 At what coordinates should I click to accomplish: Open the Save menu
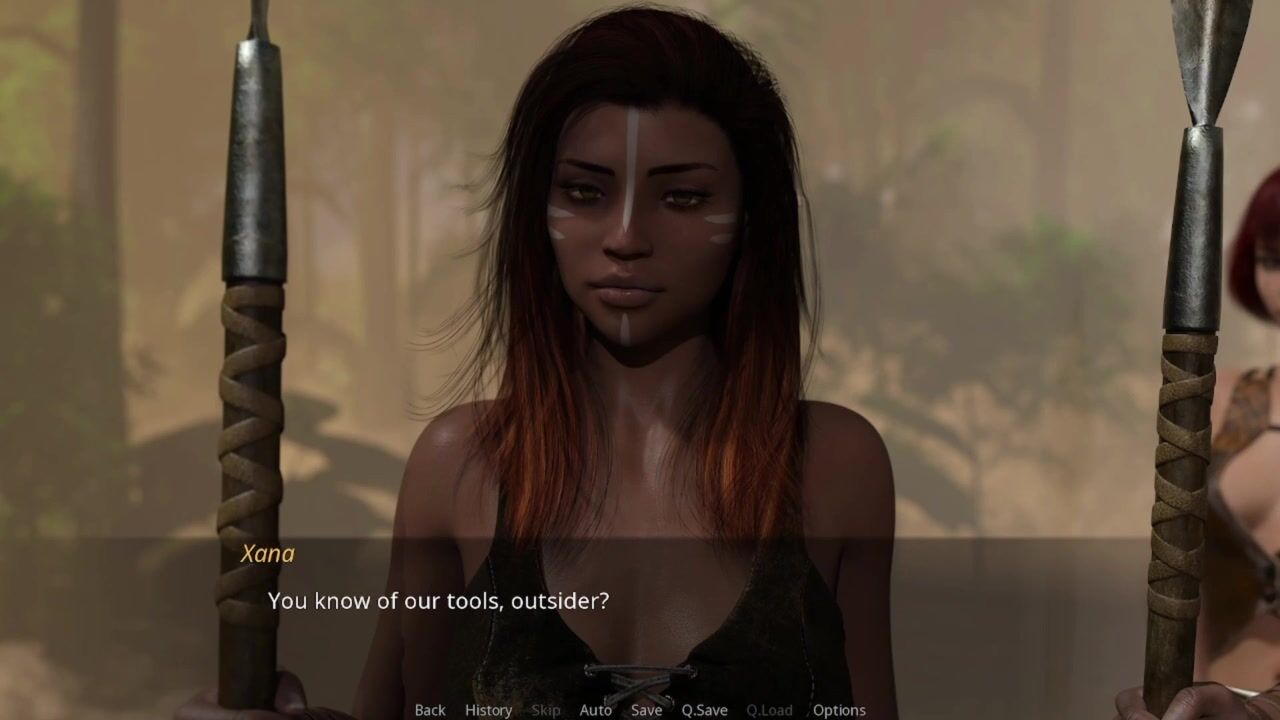[x=646, y=710]
